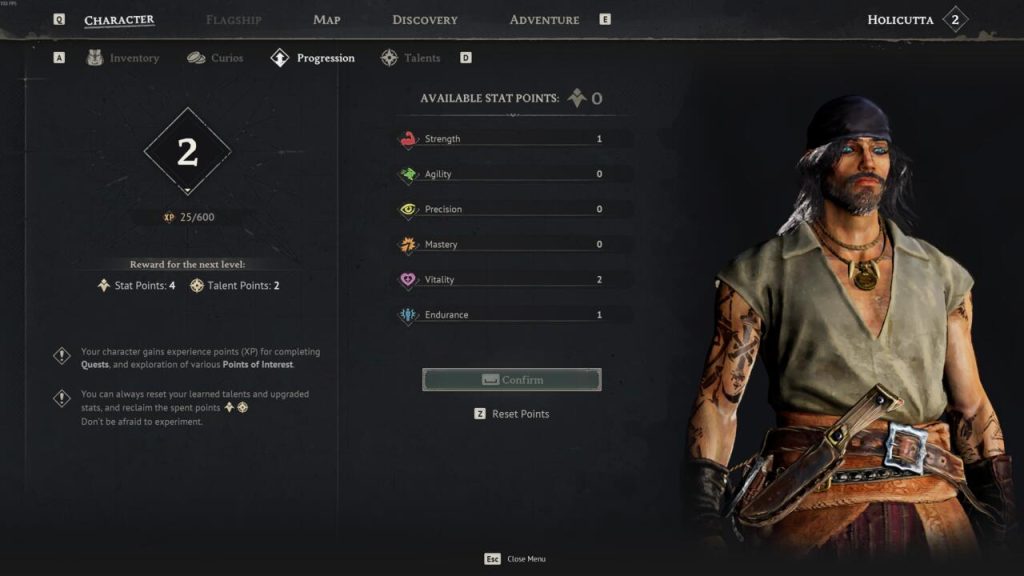1024x576 pixels.
Task: Confirm the stat point allocation
Action: point(512,380)
